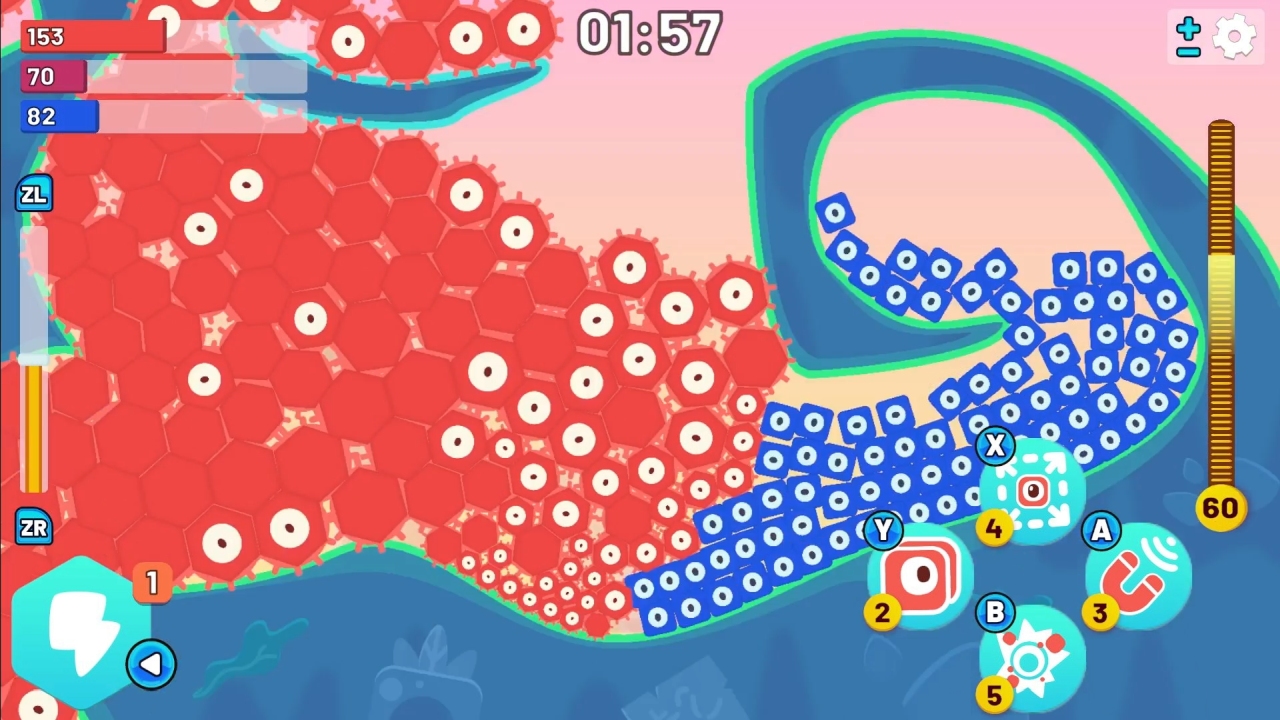Click the small left arrow beside boost
This screenshot has width=1280, height=720.
pyautogui.click(x=151, y=663)
